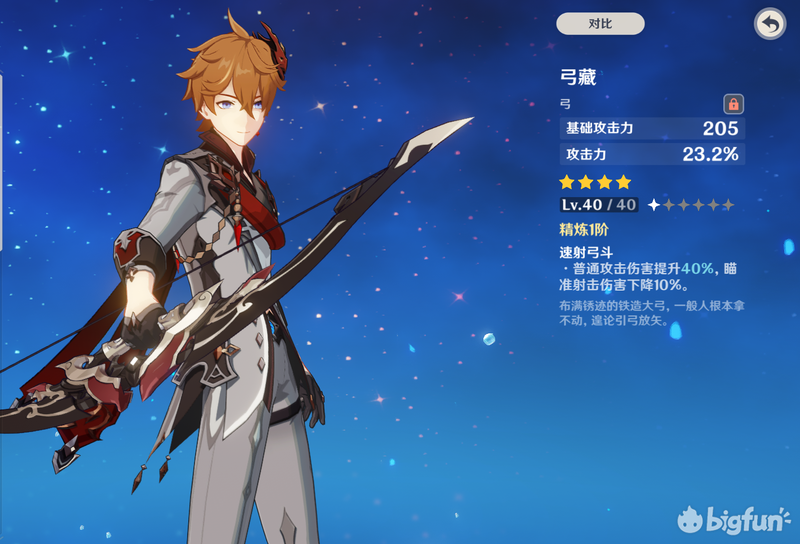The width and height of the screenshot is (800, 544).
Task: Go back with the return arrow
Action: 769,24
